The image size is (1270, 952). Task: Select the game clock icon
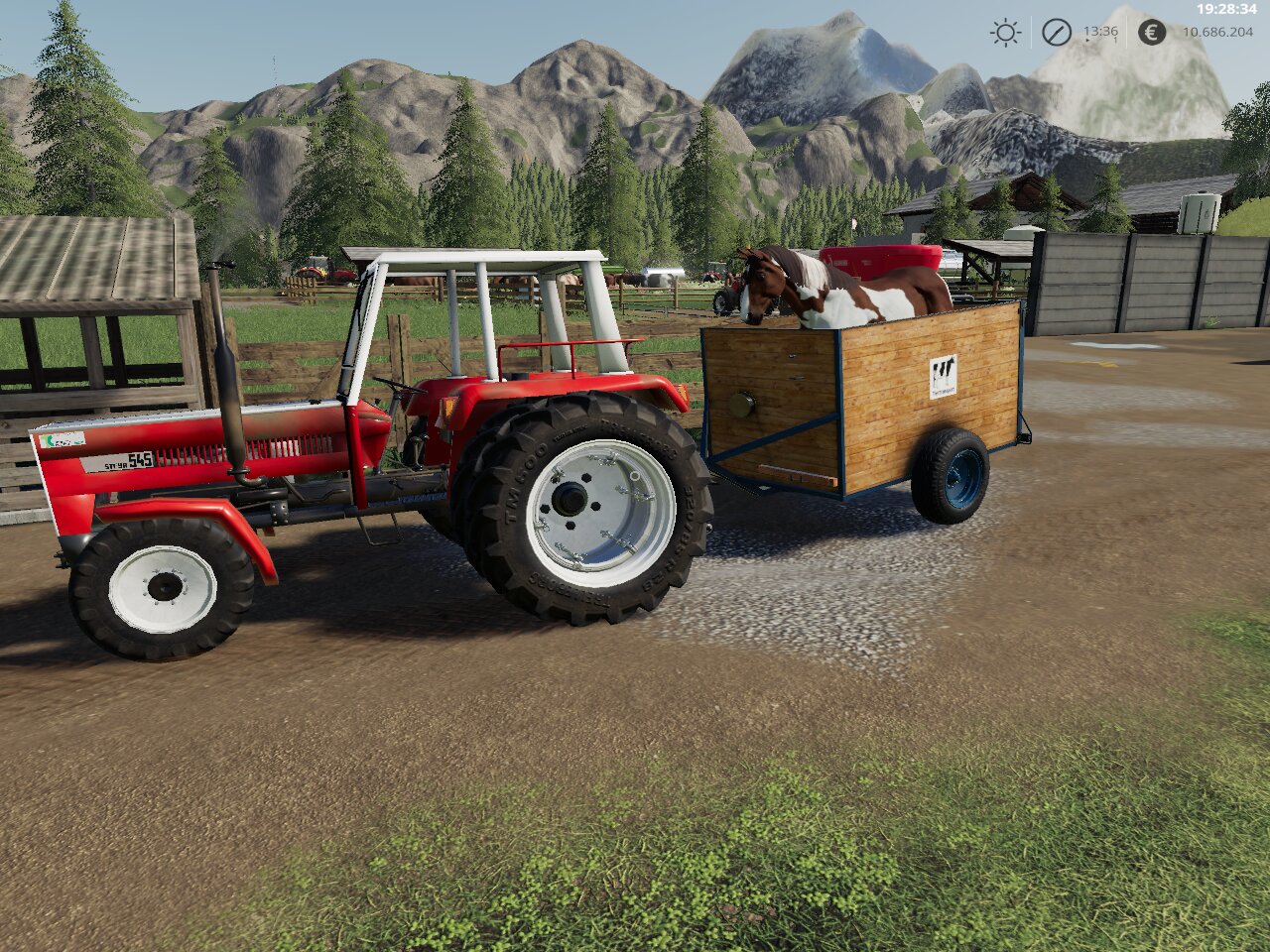[x=1056, y=33]
